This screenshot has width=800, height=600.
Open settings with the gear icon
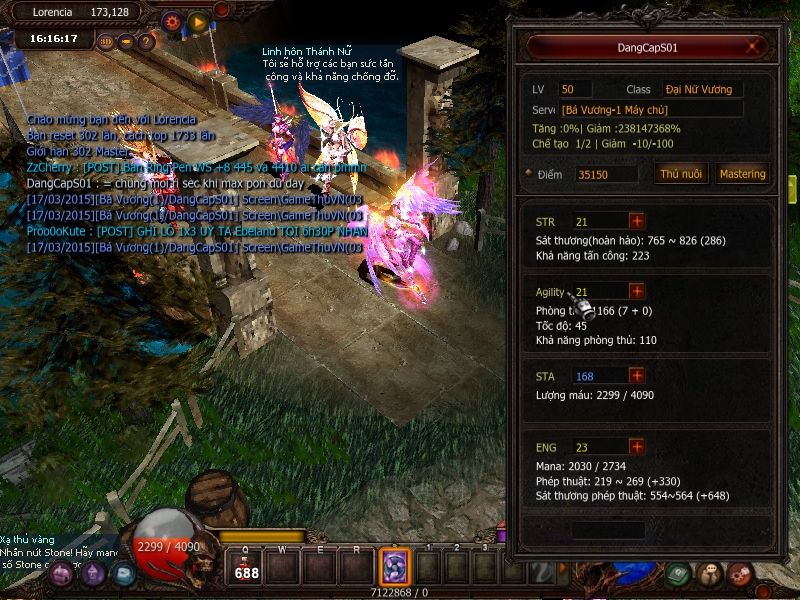tap(172, 21)
